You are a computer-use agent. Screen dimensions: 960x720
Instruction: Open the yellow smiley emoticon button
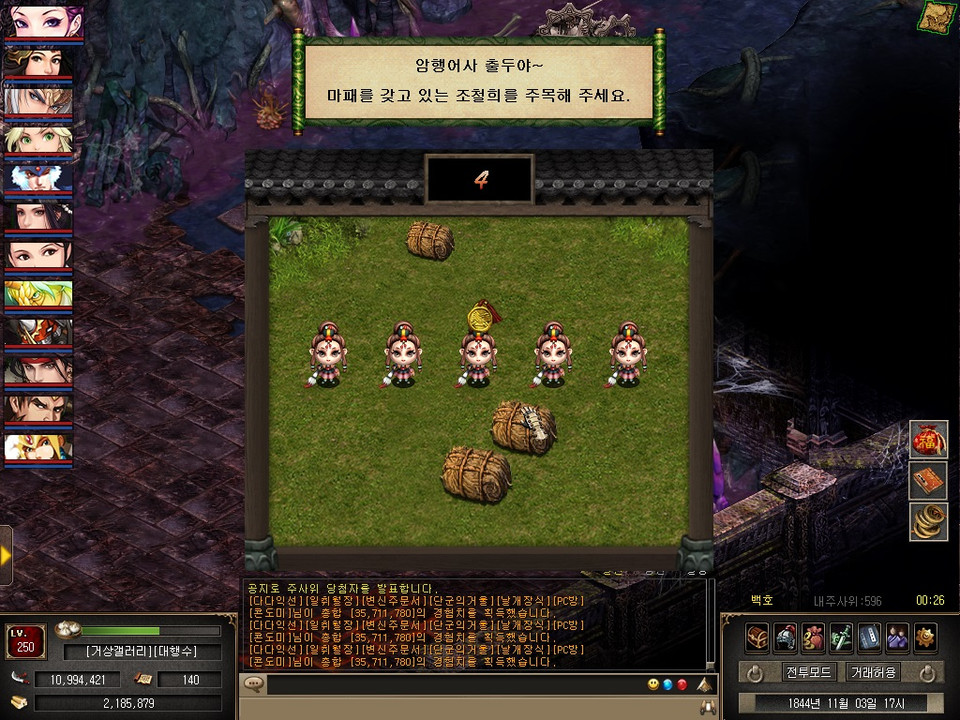coord(652,685)
